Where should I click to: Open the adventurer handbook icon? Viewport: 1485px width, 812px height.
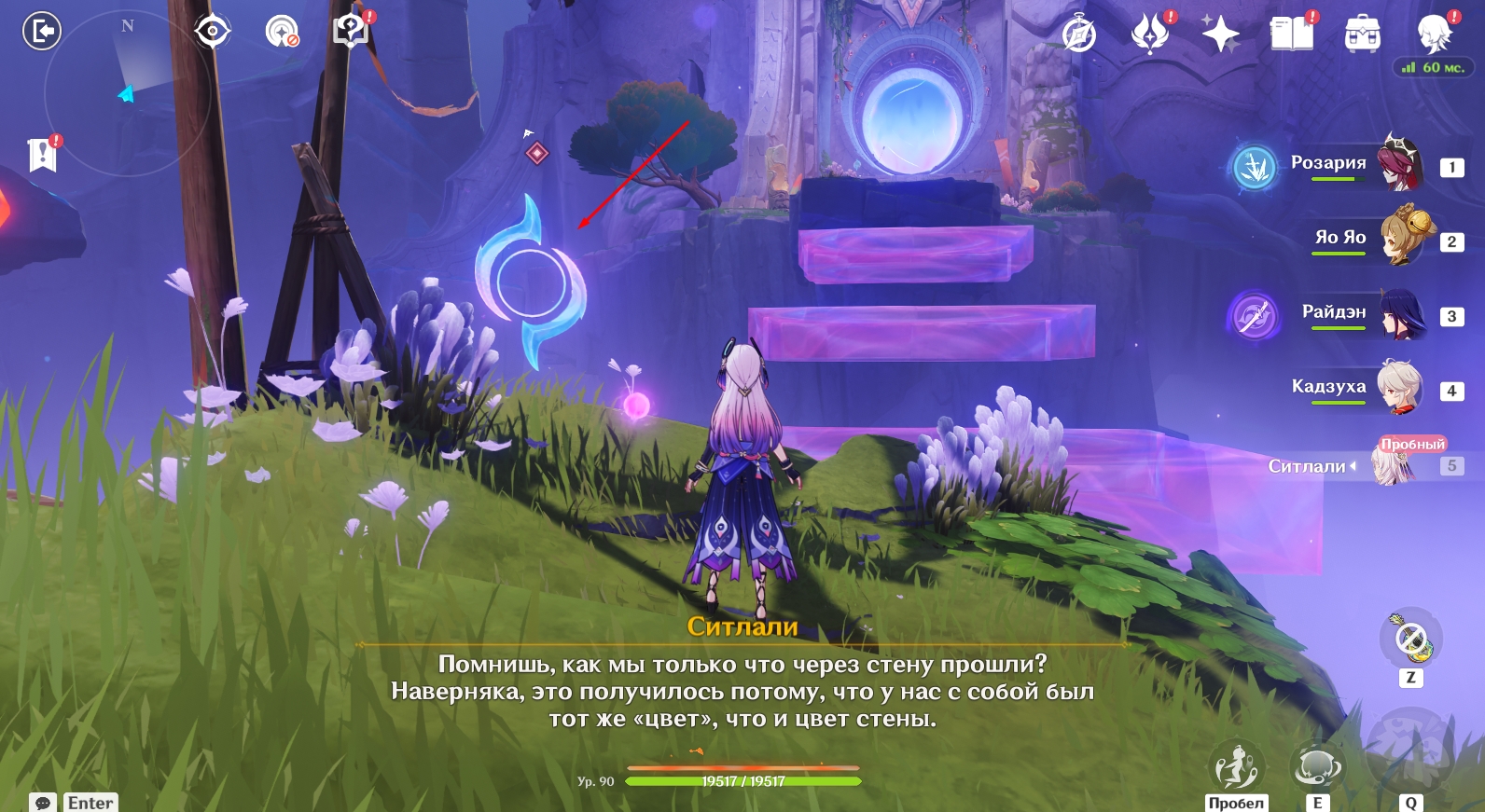pyautogui.click(x=1291, y=34)
